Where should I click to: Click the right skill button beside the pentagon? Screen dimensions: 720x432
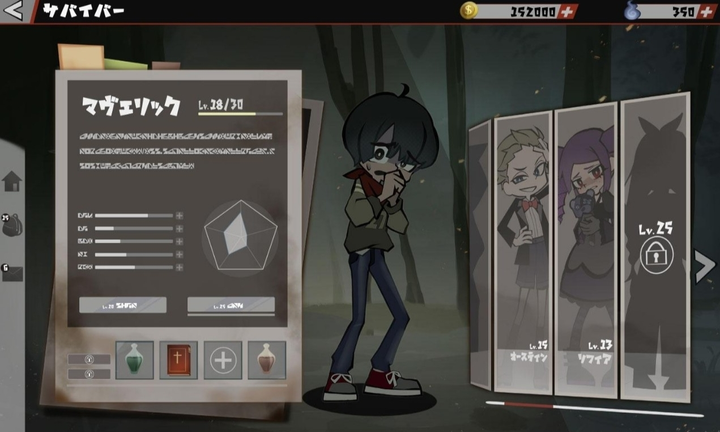(231, 305)
